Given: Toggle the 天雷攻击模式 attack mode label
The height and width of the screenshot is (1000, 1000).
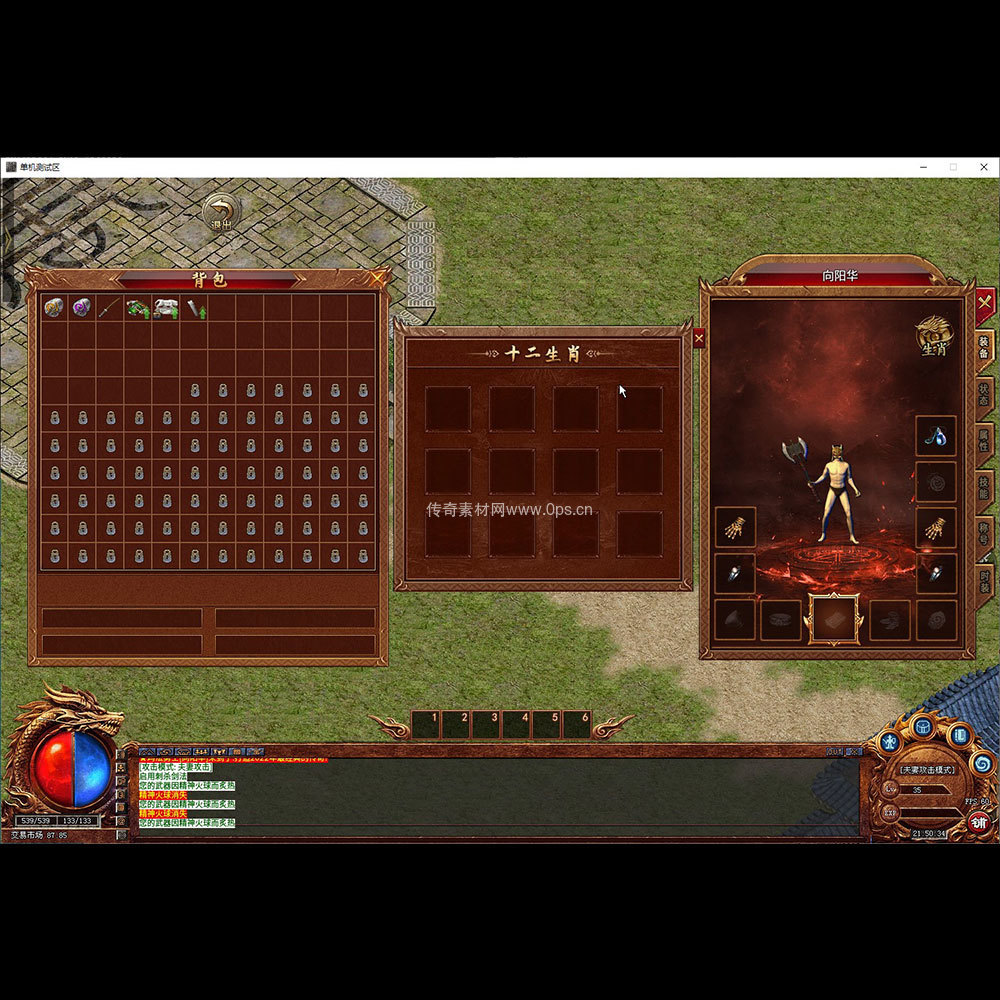Looking at the screenshot, I should 927,770.
